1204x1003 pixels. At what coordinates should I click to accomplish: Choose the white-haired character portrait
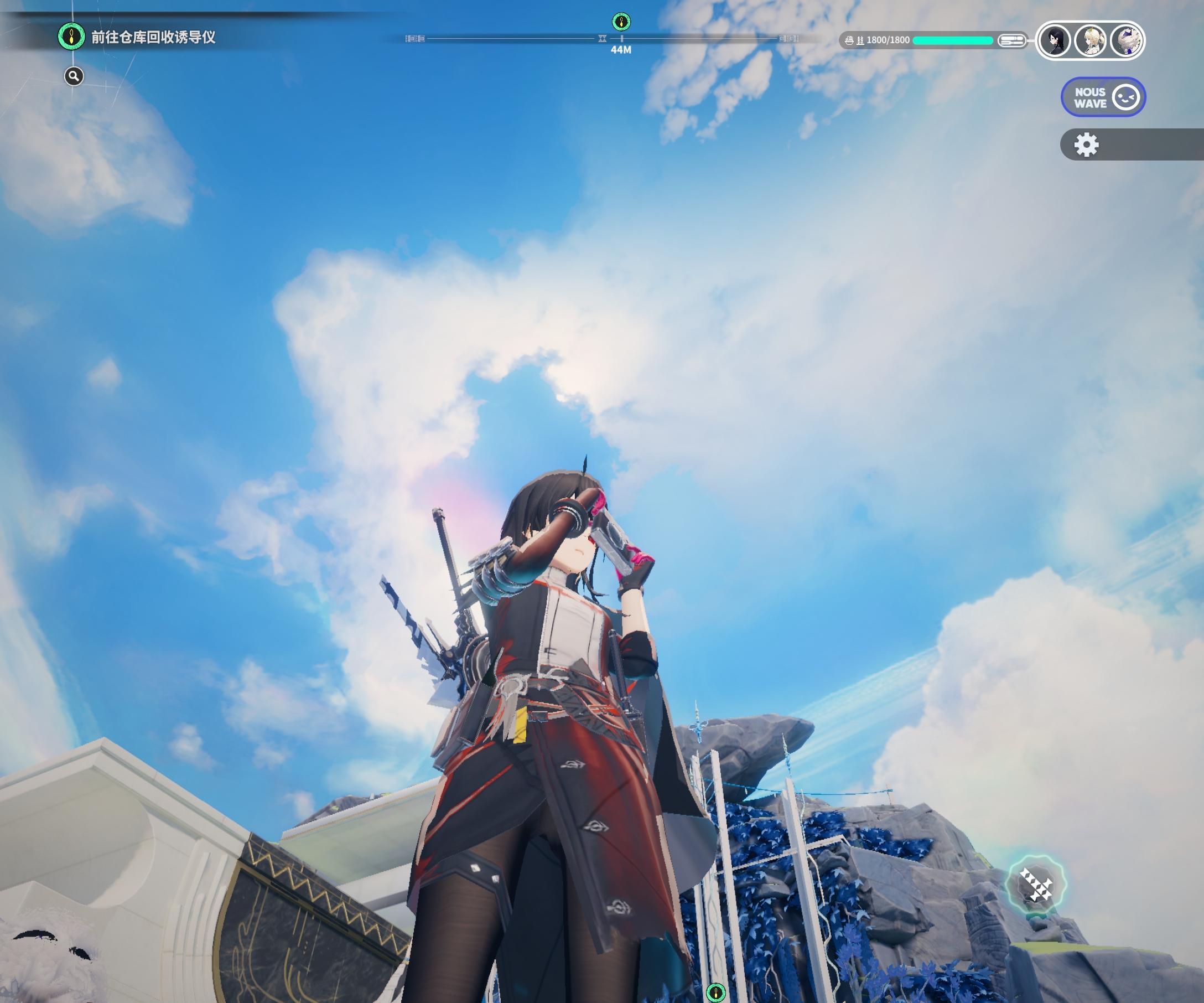(x=1125, y=41)
